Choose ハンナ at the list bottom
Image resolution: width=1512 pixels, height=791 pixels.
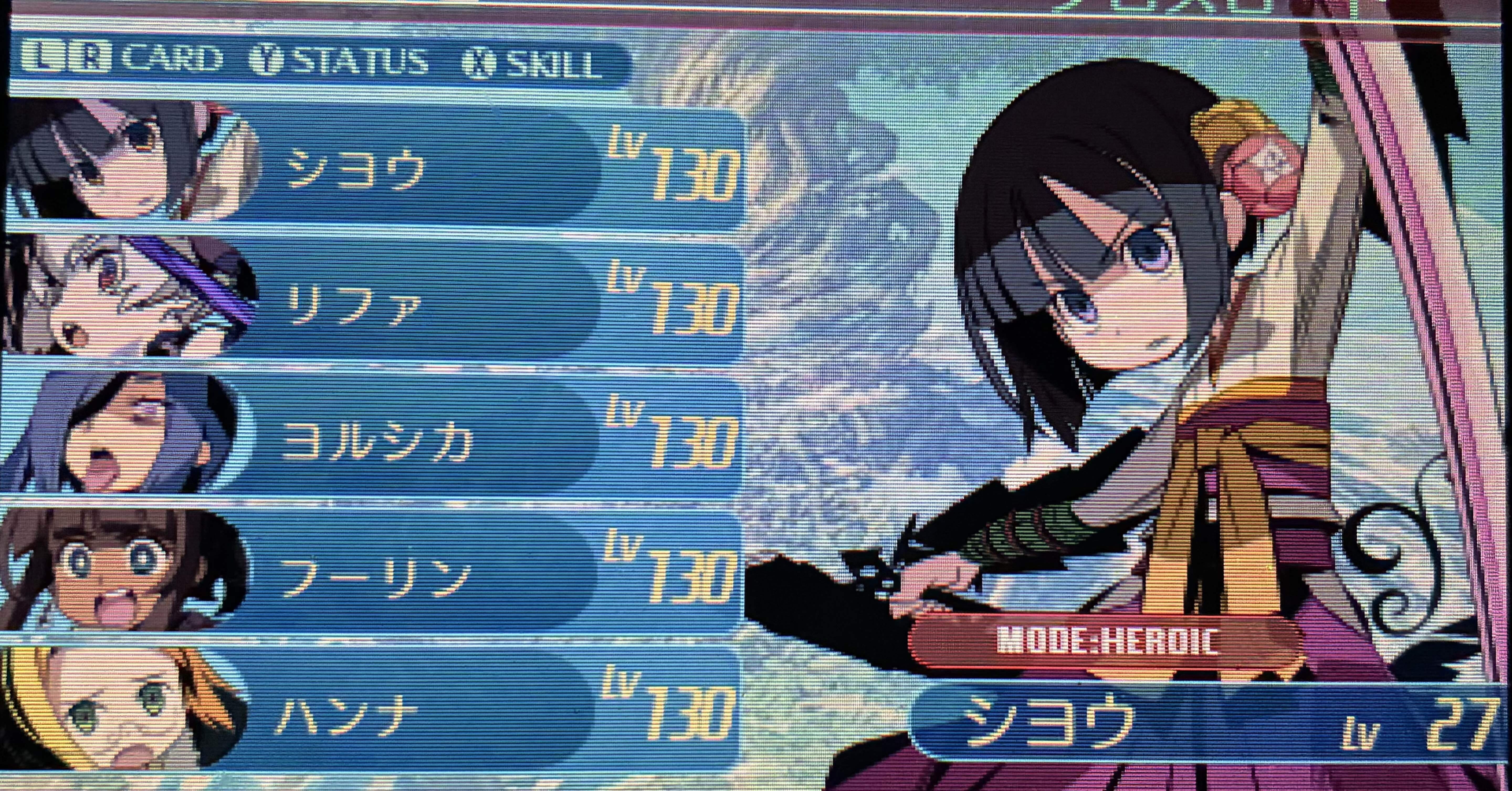click(376, 713)
